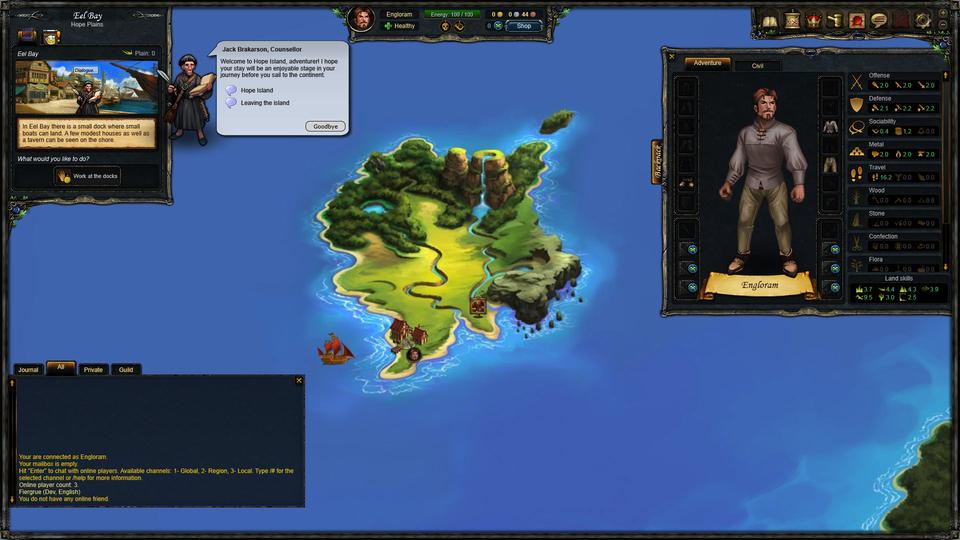Select the "Leaving the island" reply
Image resolution: width=960 pixels, height=540 pixels.
(x=264, y=103)
